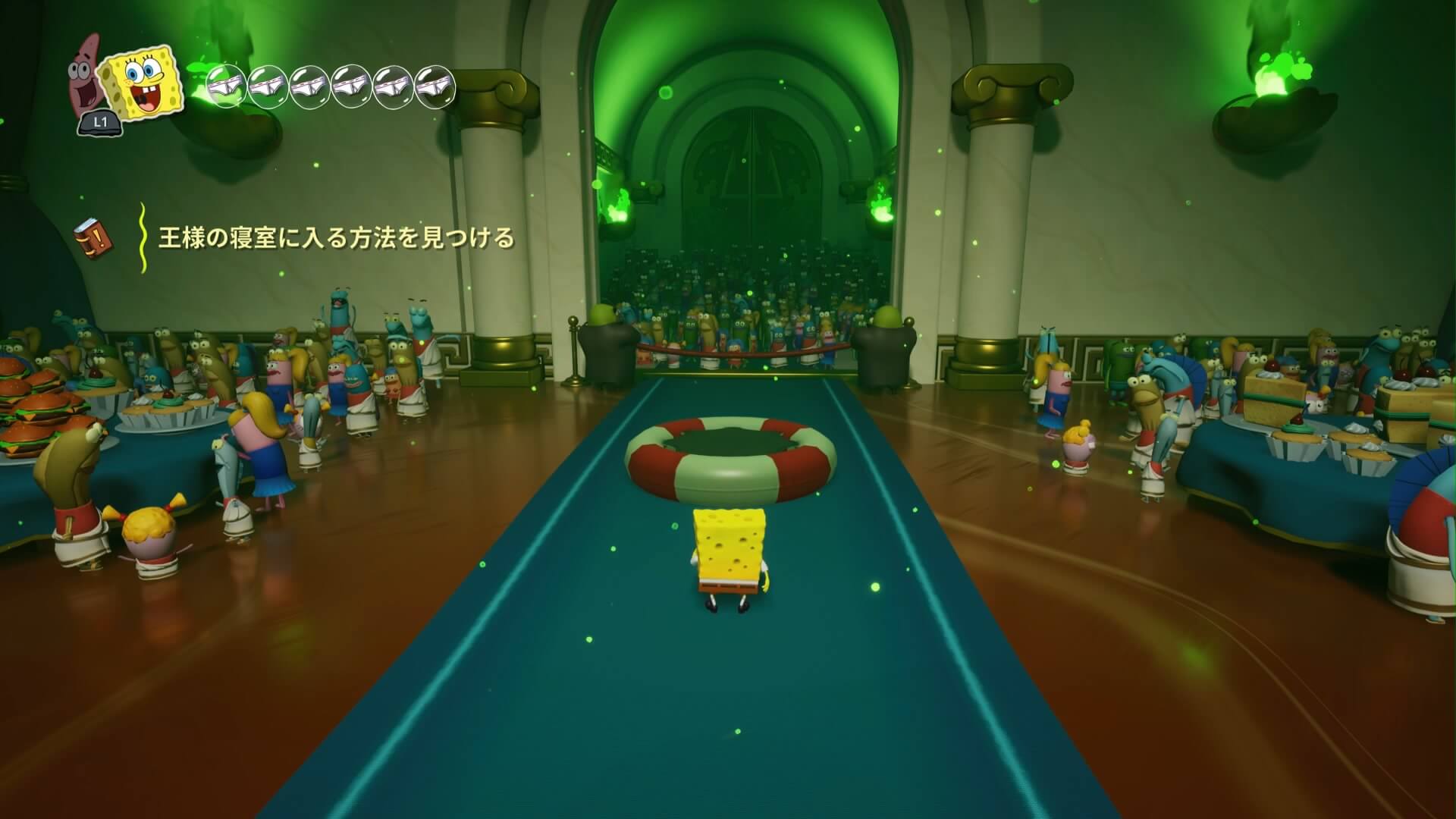Select the king's bedroom objective text
The width and height of the screenshot is (1456, 819).
point(336,238)
